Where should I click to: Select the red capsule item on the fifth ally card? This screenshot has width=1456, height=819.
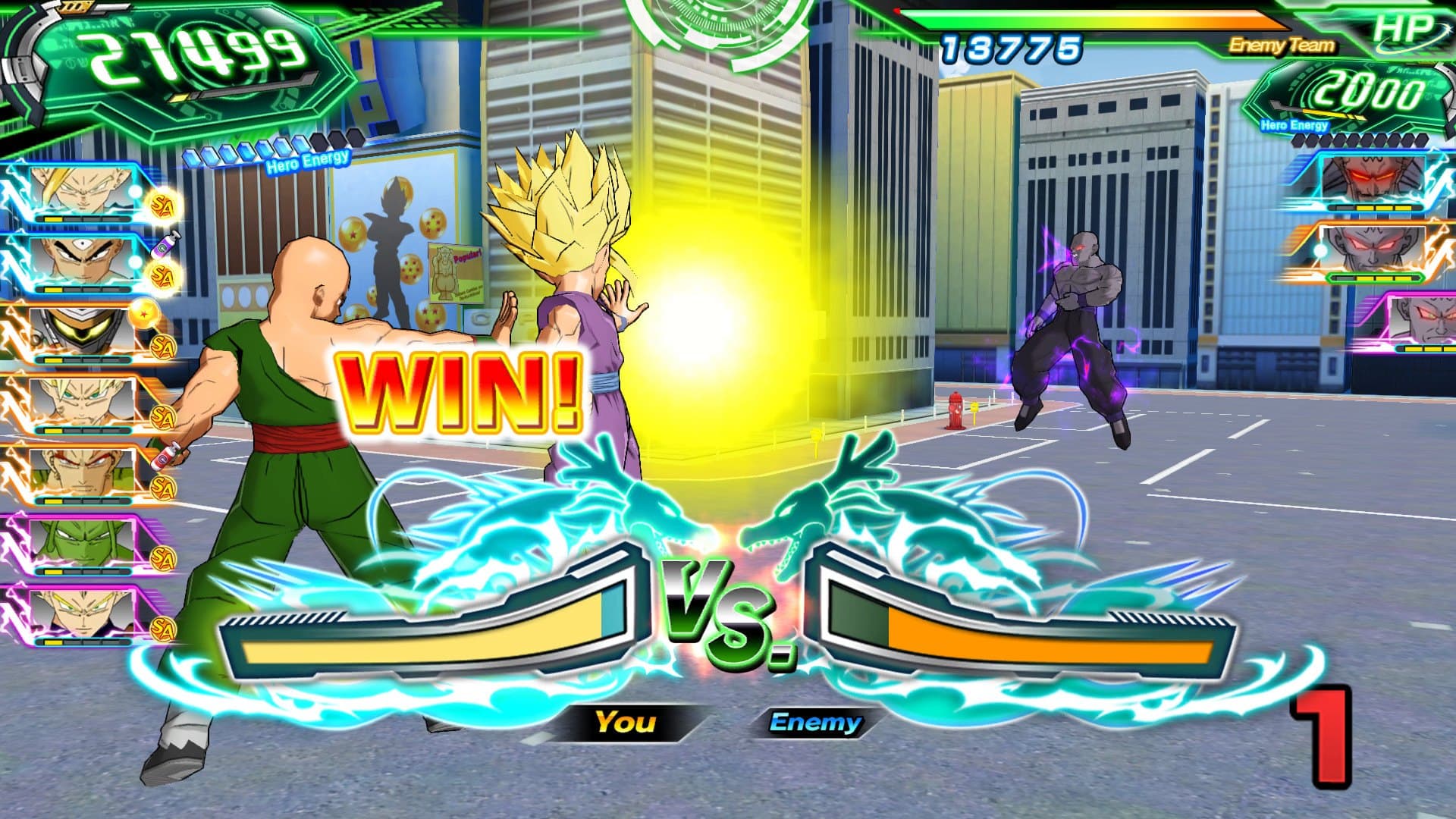pyautogui.click(x=165, y=457)
